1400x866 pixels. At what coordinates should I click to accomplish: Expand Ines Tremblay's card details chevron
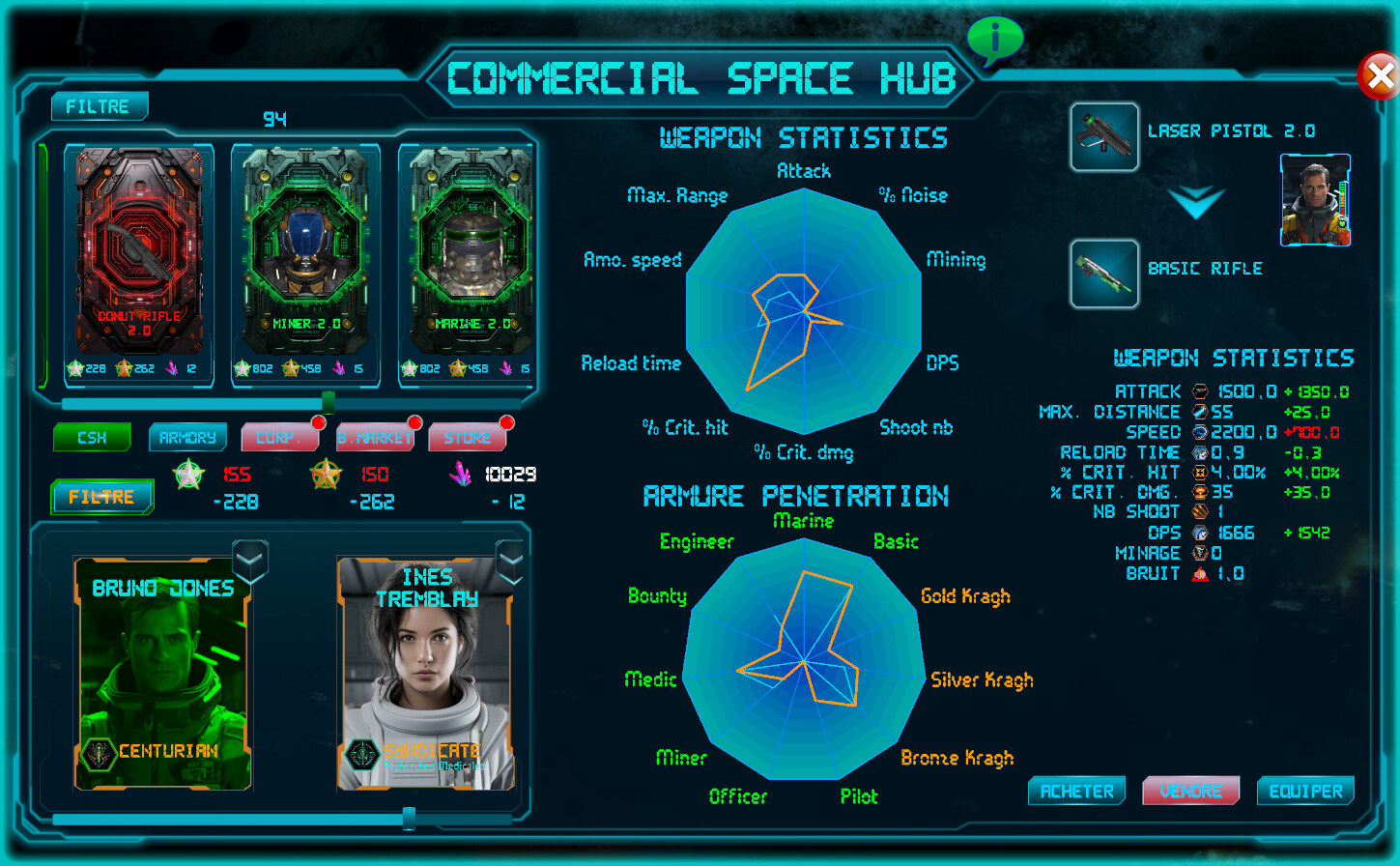point(509,561)
